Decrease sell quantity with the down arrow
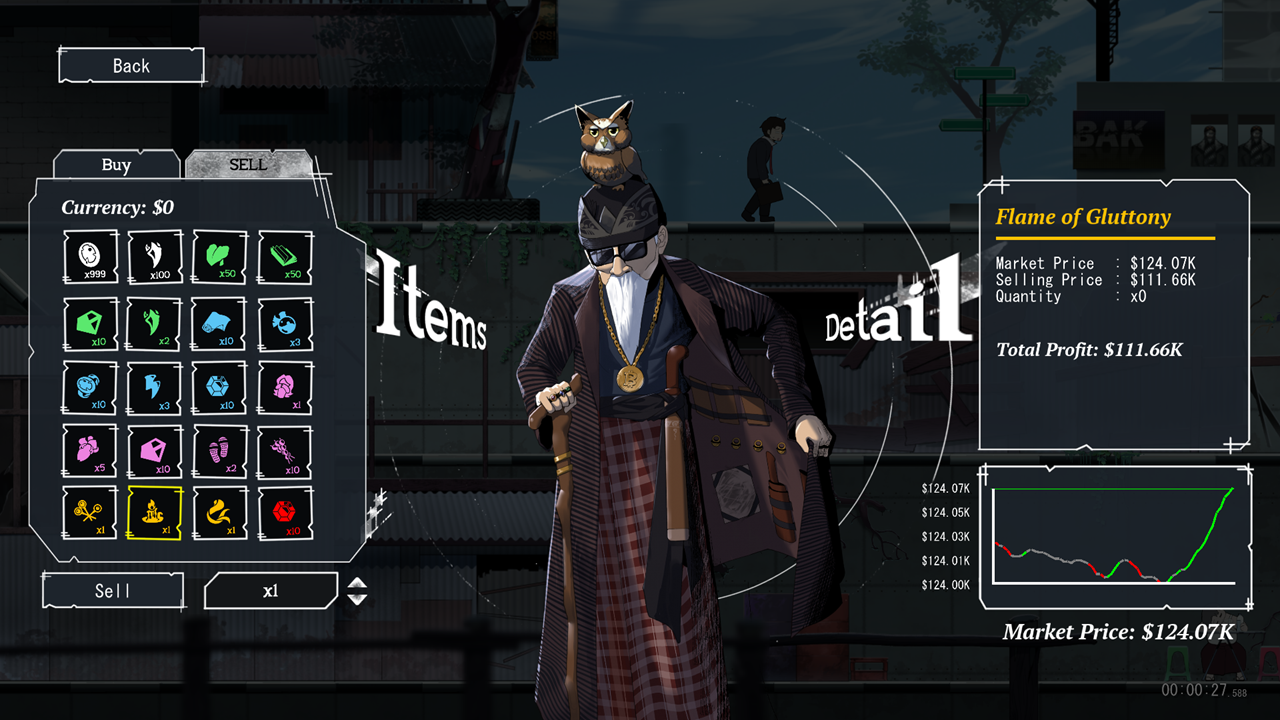Image resolution: width=1280 pixels, height=720 pixels. coord(357,599)
